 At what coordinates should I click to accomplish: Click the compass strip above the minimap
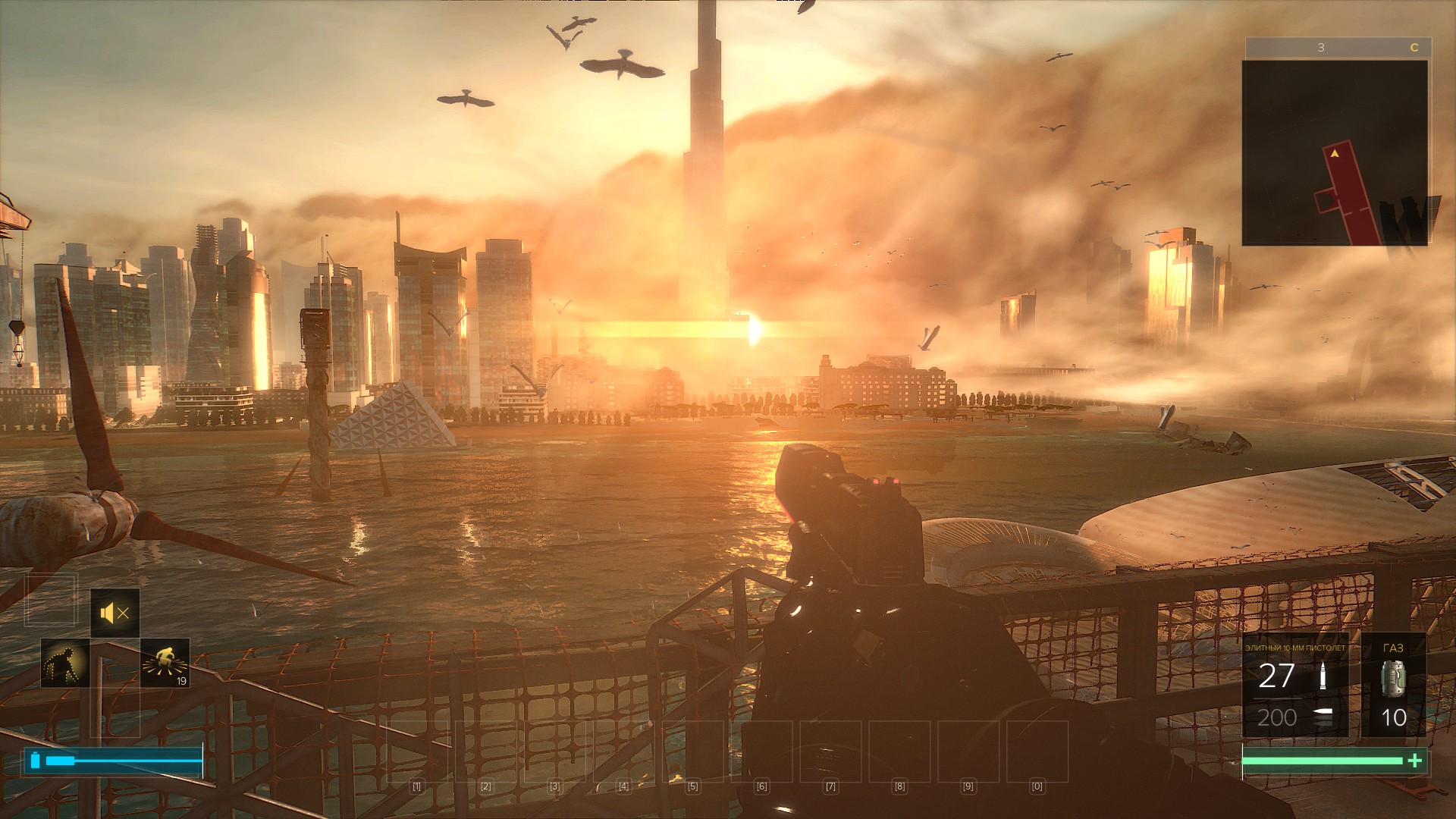[x=1338, y=47]
